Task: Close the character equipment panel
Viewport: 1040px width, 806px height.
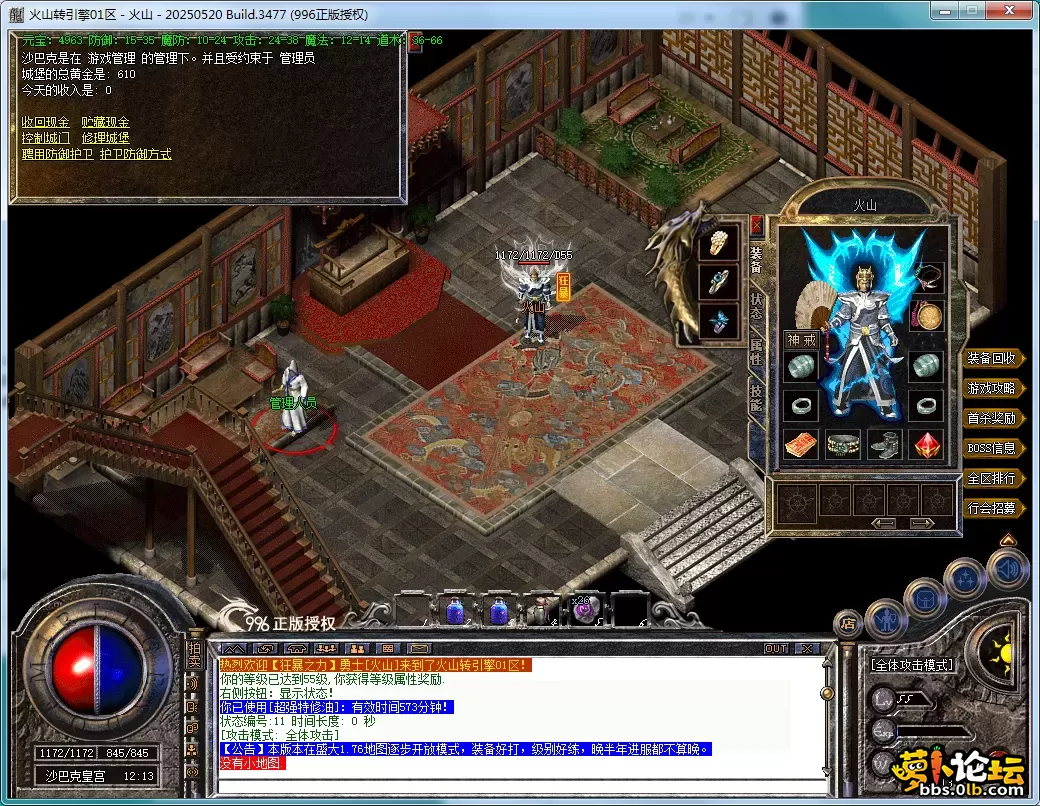Action: tap(756, 225)
